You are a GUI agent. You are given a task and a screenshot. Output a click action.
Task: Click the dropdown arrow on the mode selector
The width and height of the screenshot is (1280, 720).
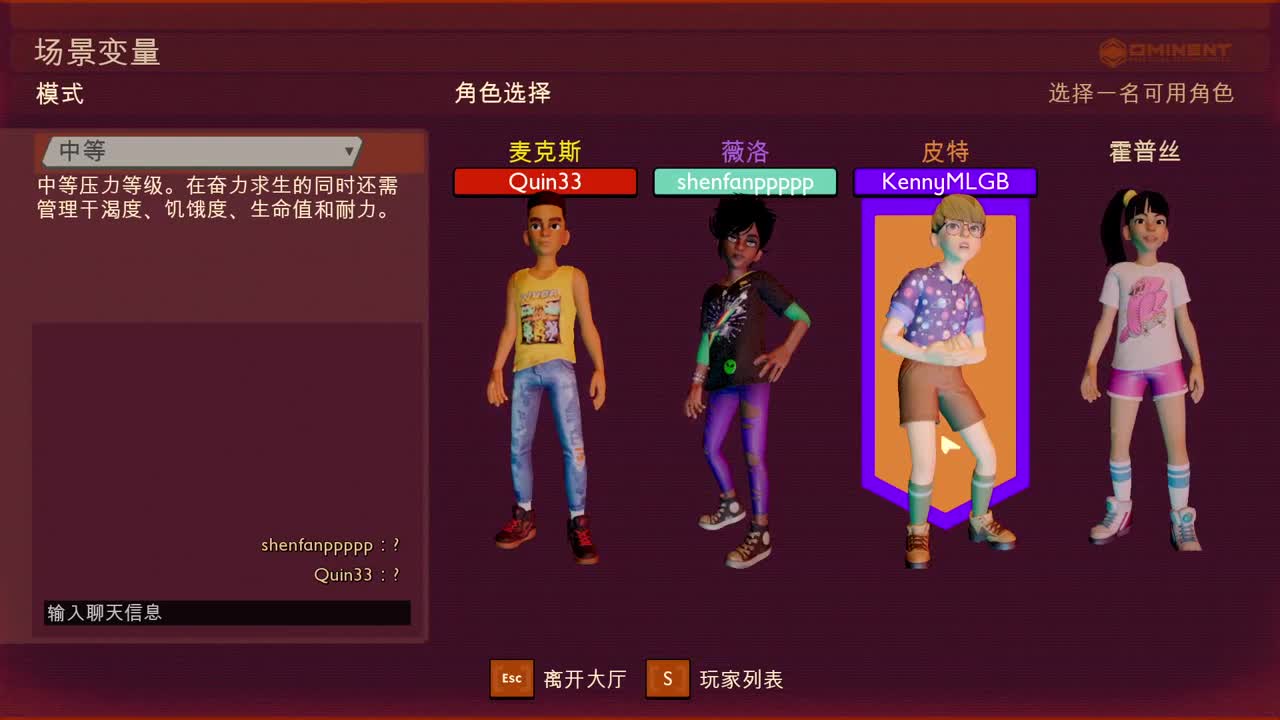(349, 151)
